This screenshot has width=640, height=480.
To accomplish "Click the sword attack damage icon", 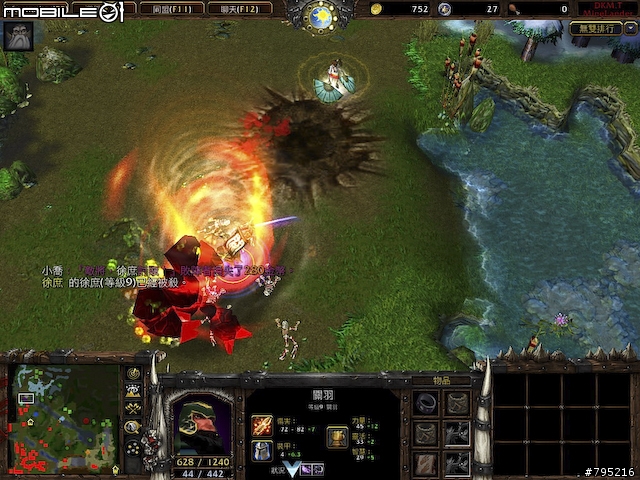I will click(x=261, y=425).
